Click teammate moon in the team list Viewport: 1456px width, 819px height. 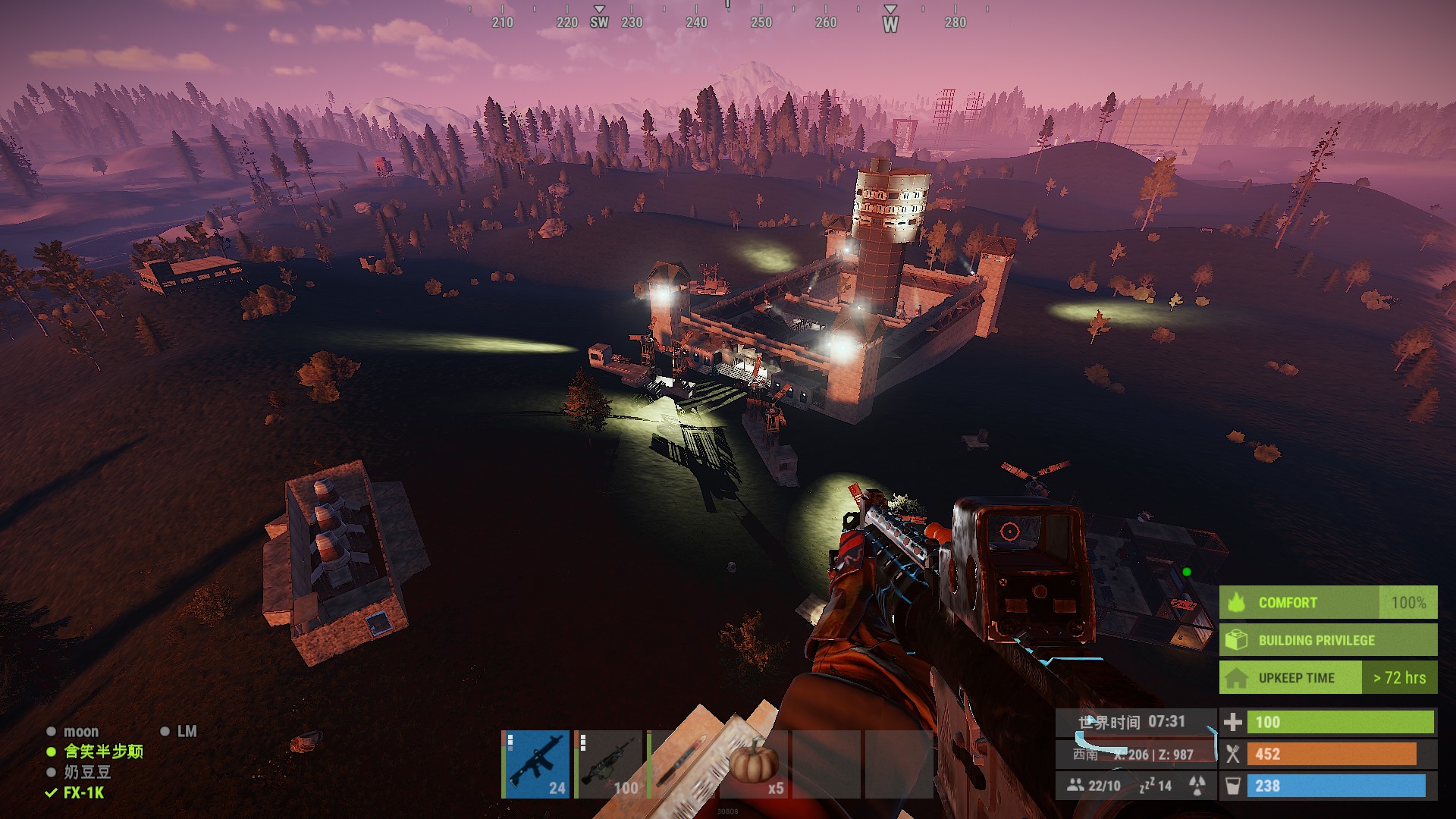80,732
